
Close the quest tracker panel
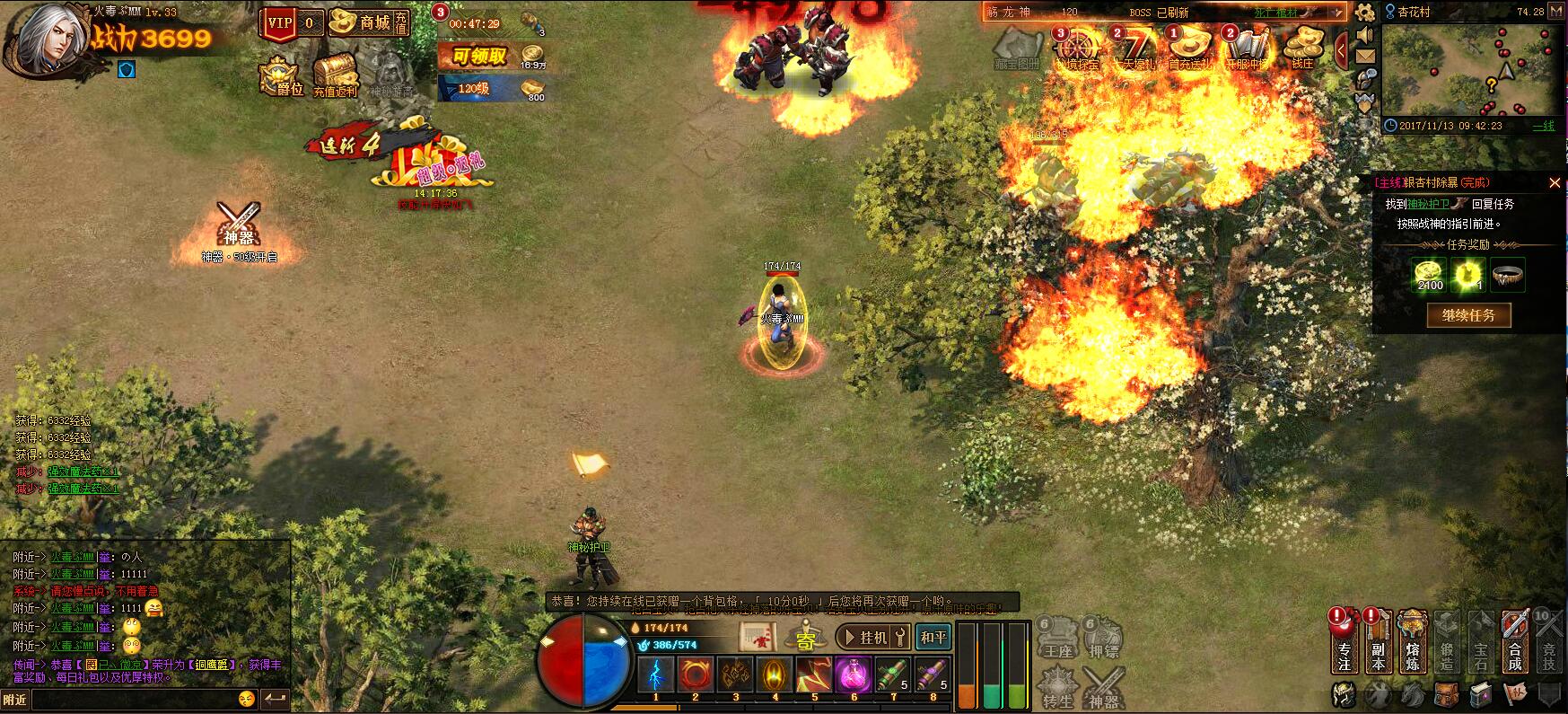[x=1555, y=183]
